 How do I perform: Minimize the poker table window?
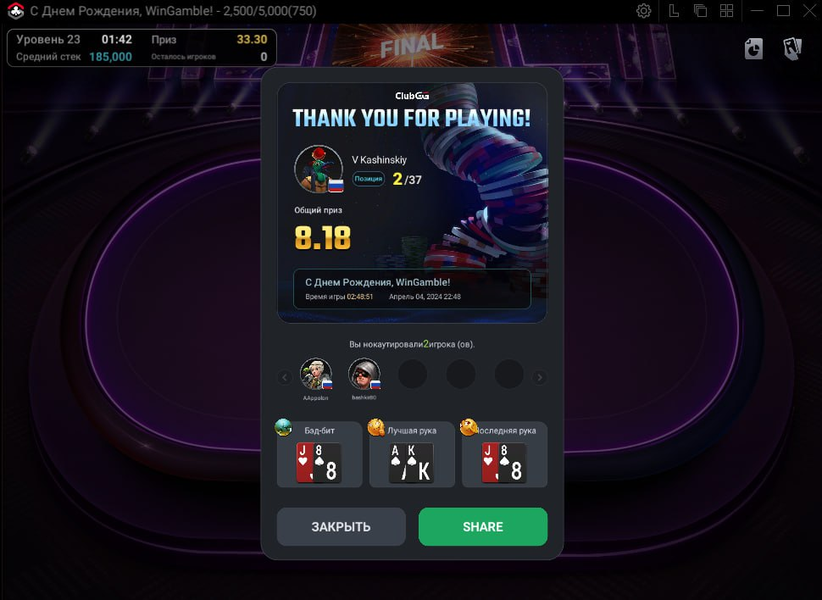(756, 11)
